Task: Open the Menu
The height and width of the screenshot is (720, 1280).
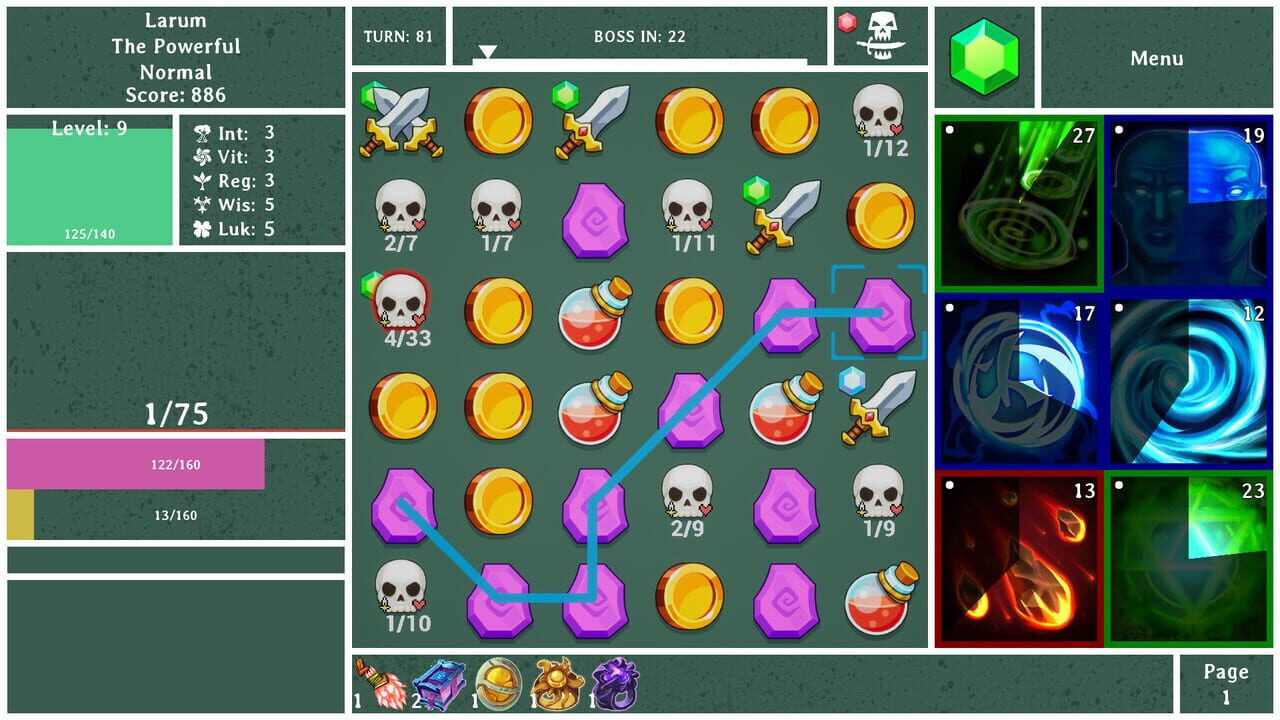Action: pos(1157,58)
